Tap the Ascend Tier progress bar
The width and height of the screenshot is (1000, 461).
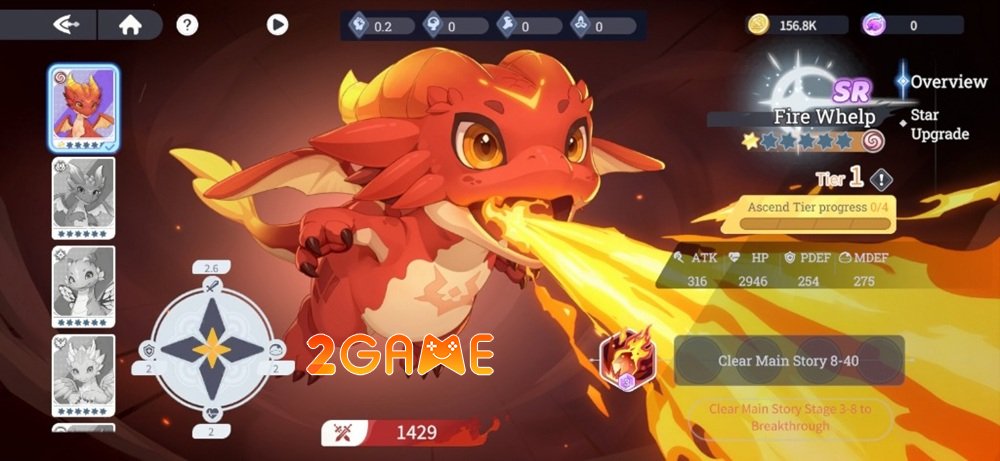tap(819, 214)
